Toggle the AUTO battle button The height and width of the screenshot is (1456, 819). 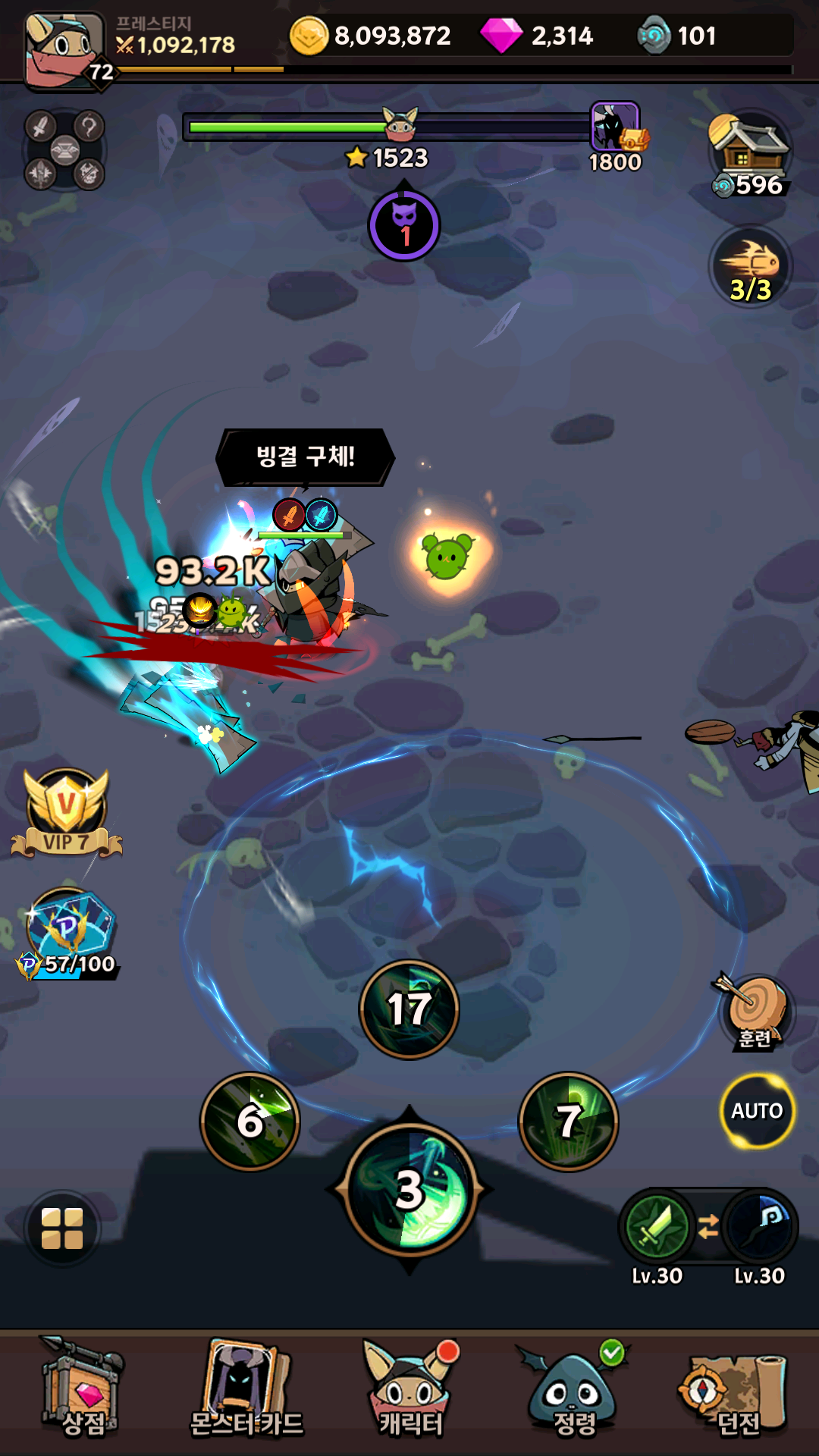click(x=757, y=1111)
